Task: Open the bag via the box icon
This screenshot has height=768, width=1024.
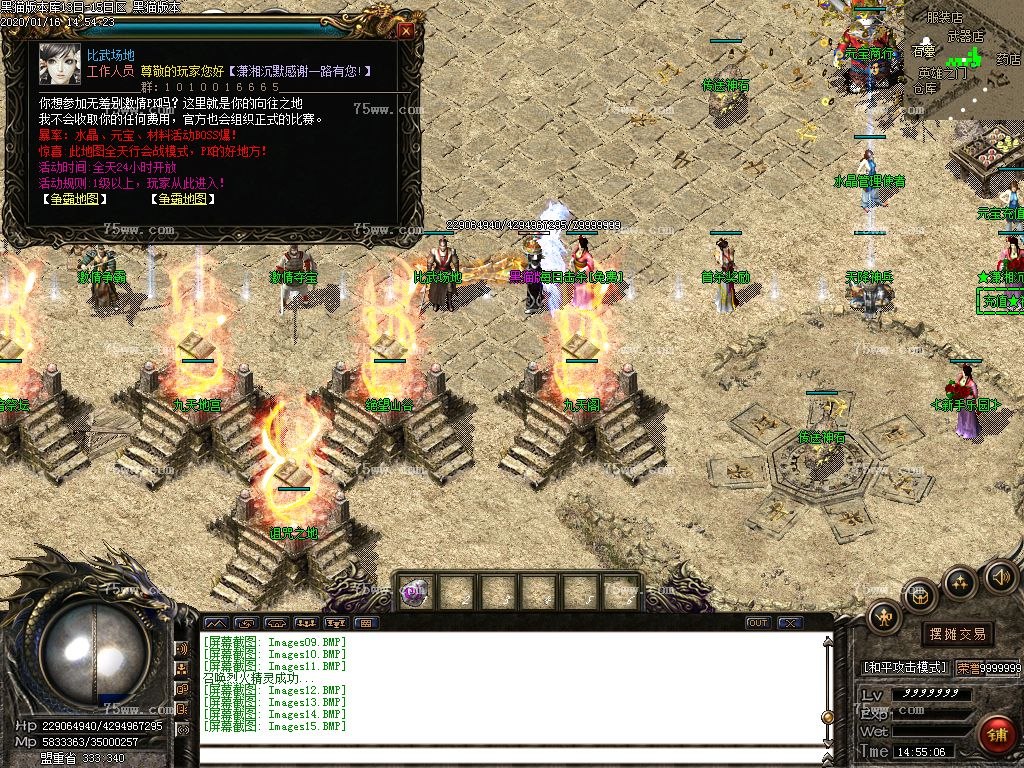Action: (921, 595)
